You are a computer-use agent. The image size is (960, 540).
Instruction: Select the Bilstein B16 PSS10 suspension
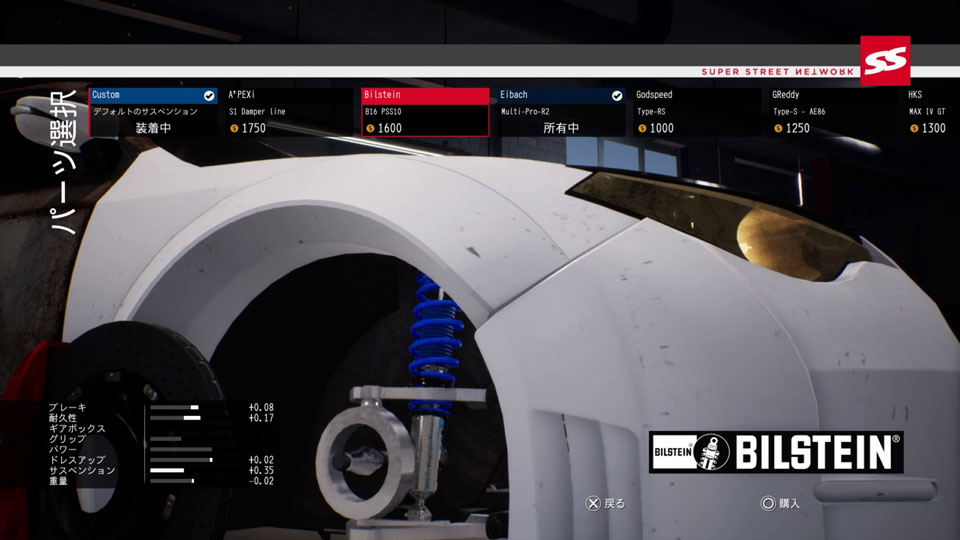425,112
